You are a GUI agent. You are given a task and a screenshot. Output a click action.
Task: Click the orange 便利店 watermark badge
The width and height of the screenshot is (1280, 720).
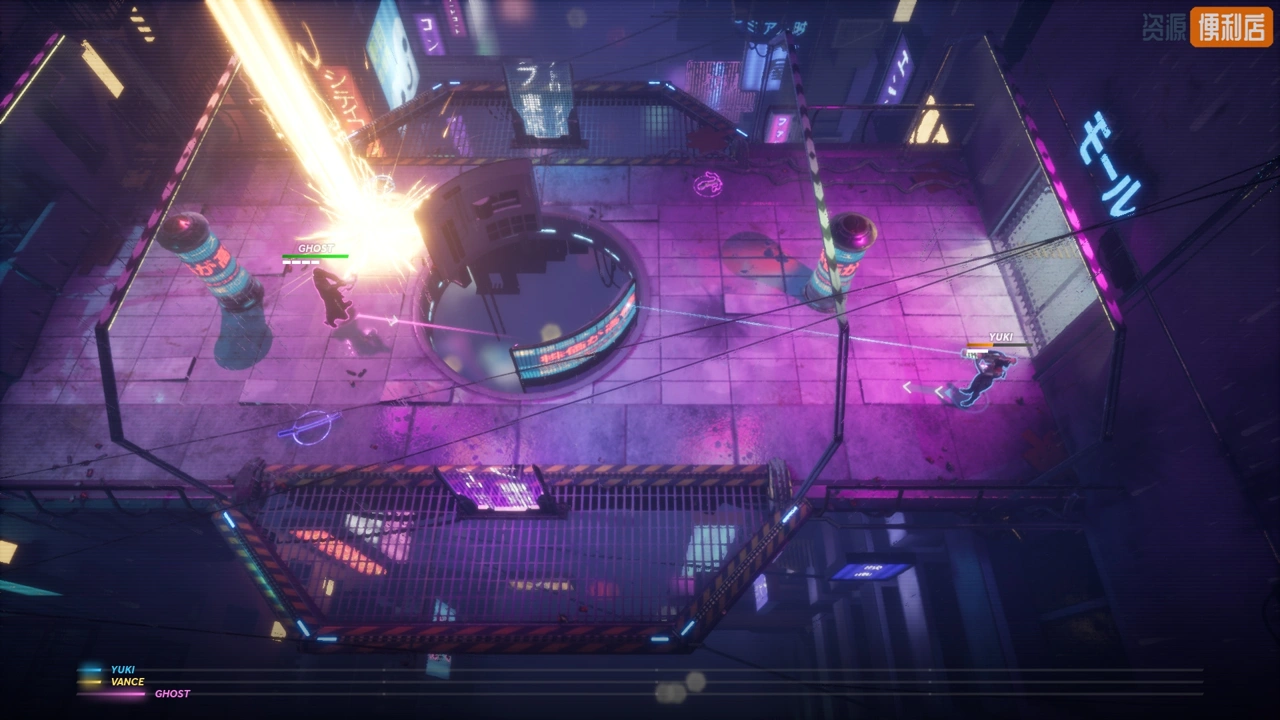tap(1231, 27)
